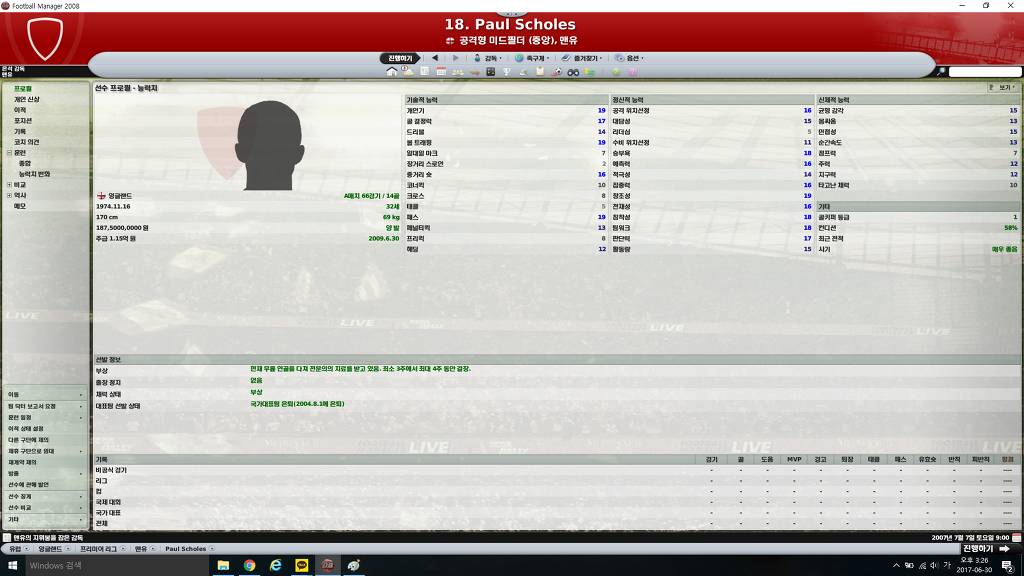Viewport: 1024px width, 576px height.
Task: Click the search input field
Action: tap(984, 72)
